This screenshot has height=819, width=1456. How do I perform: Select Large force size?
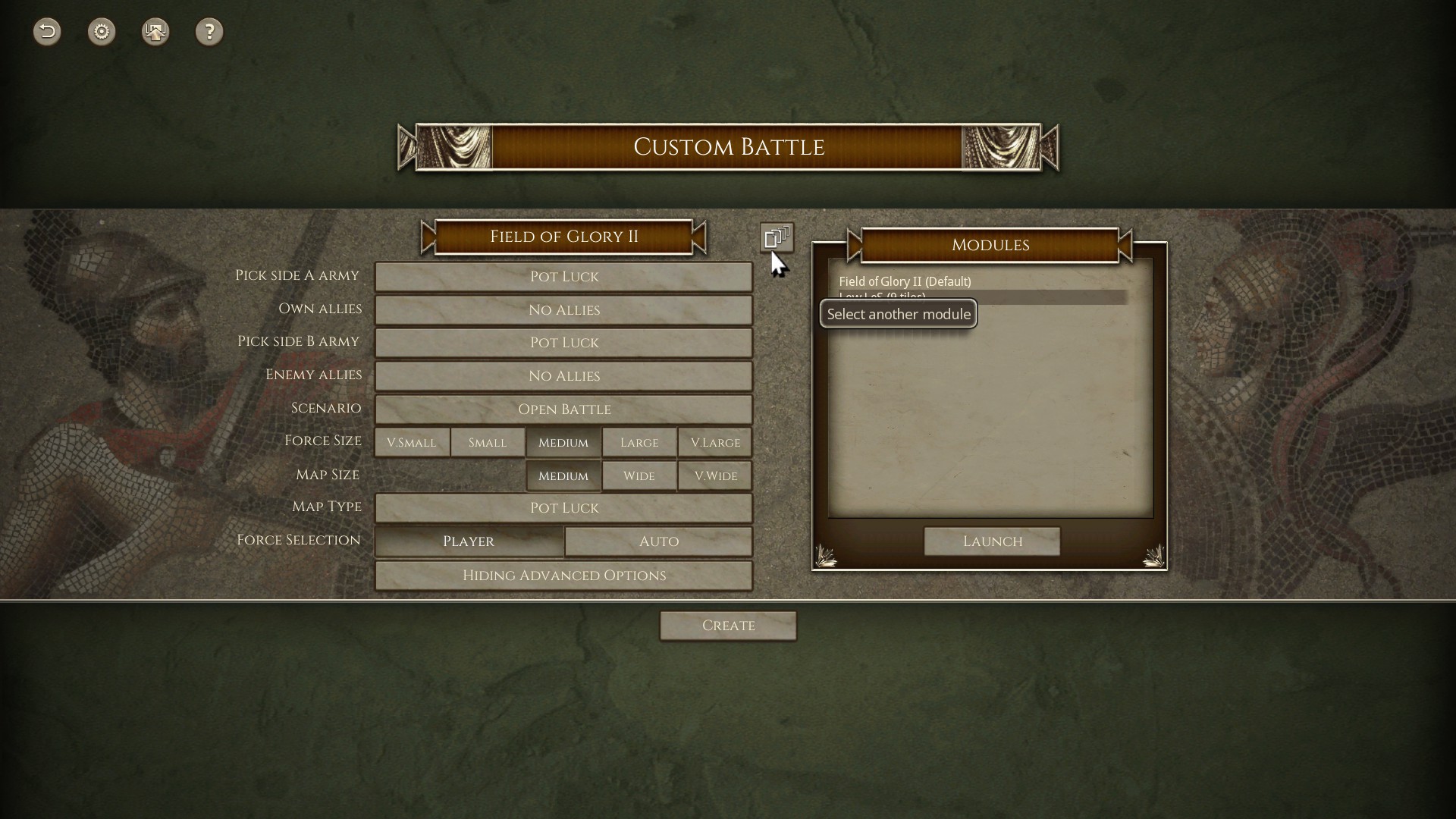click(639, 442)
